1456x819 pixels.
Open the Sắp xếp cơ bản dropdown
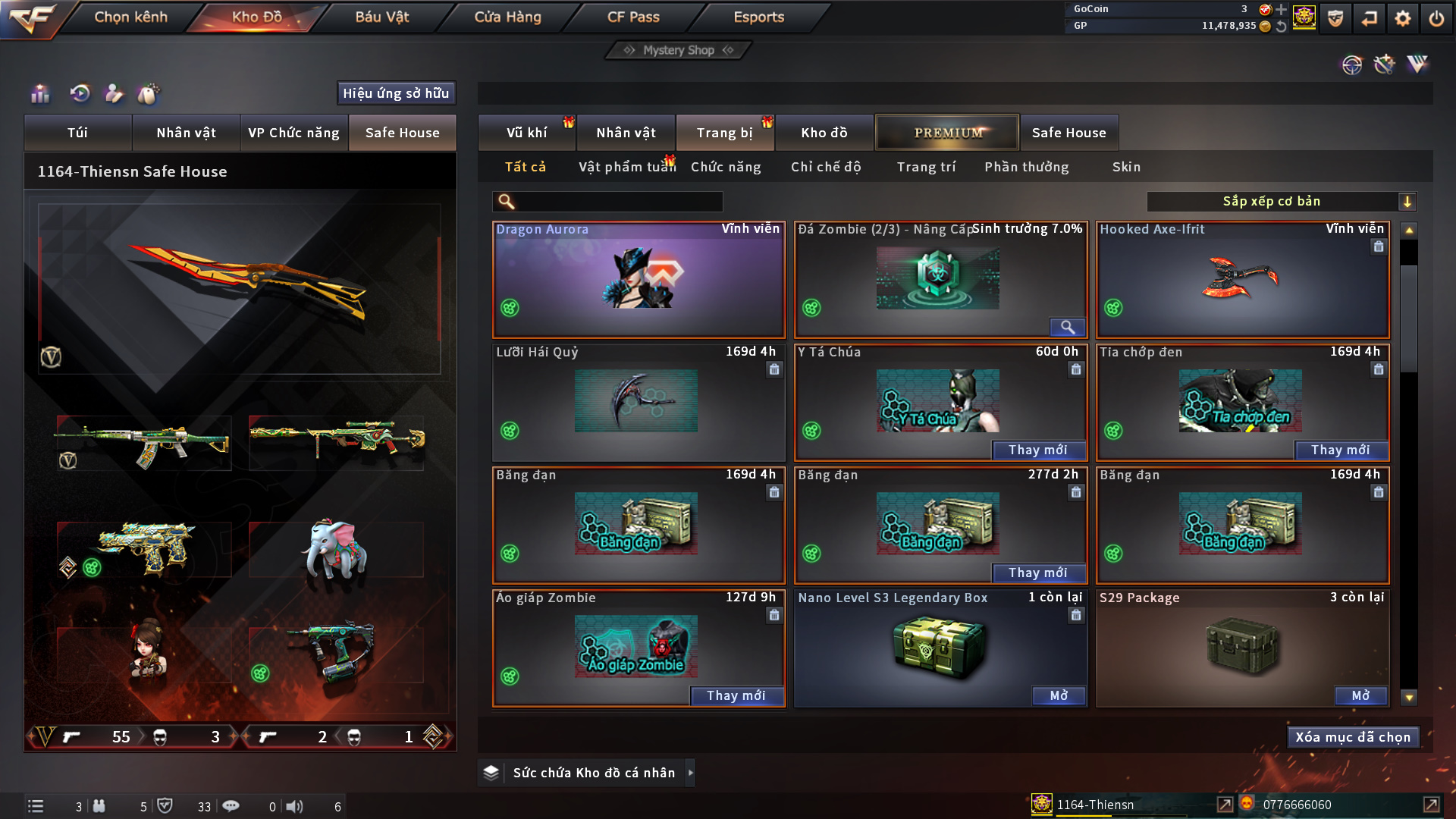pyautogui.click(x=1281, y=201)
